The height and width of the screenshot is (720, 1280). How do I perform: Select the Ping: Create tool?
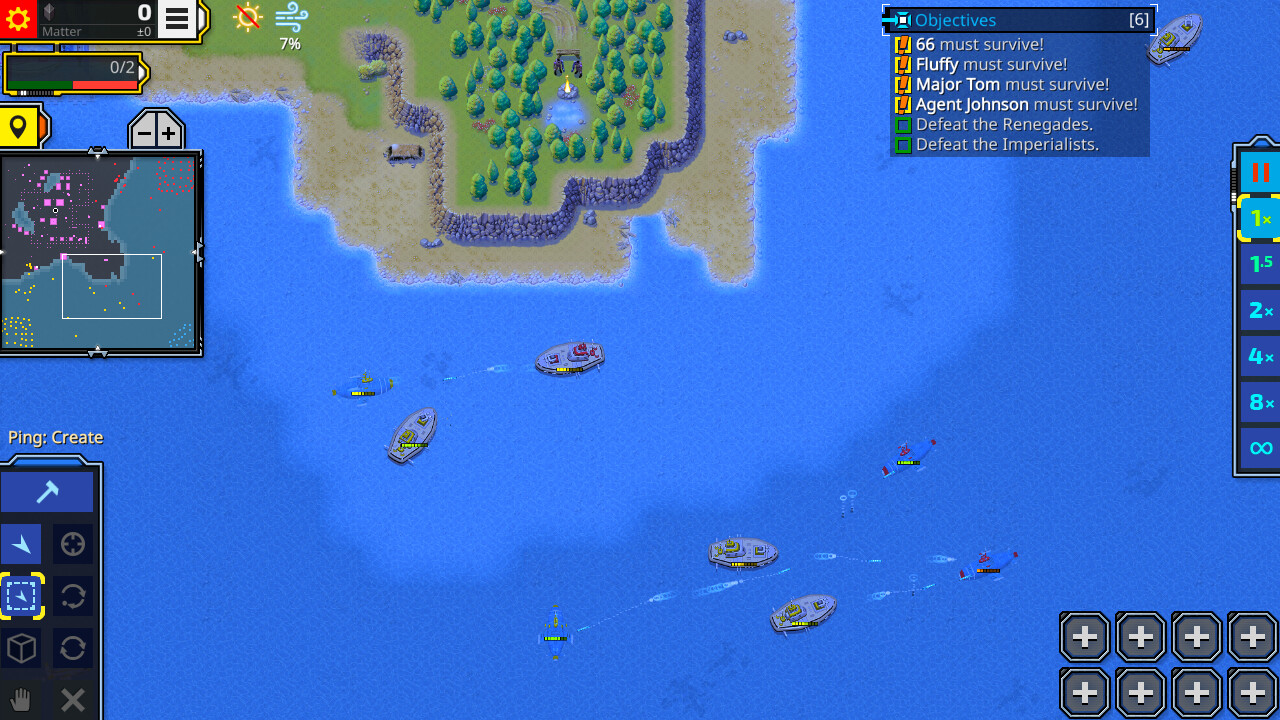pyautogui.click(x=47, y=490)
